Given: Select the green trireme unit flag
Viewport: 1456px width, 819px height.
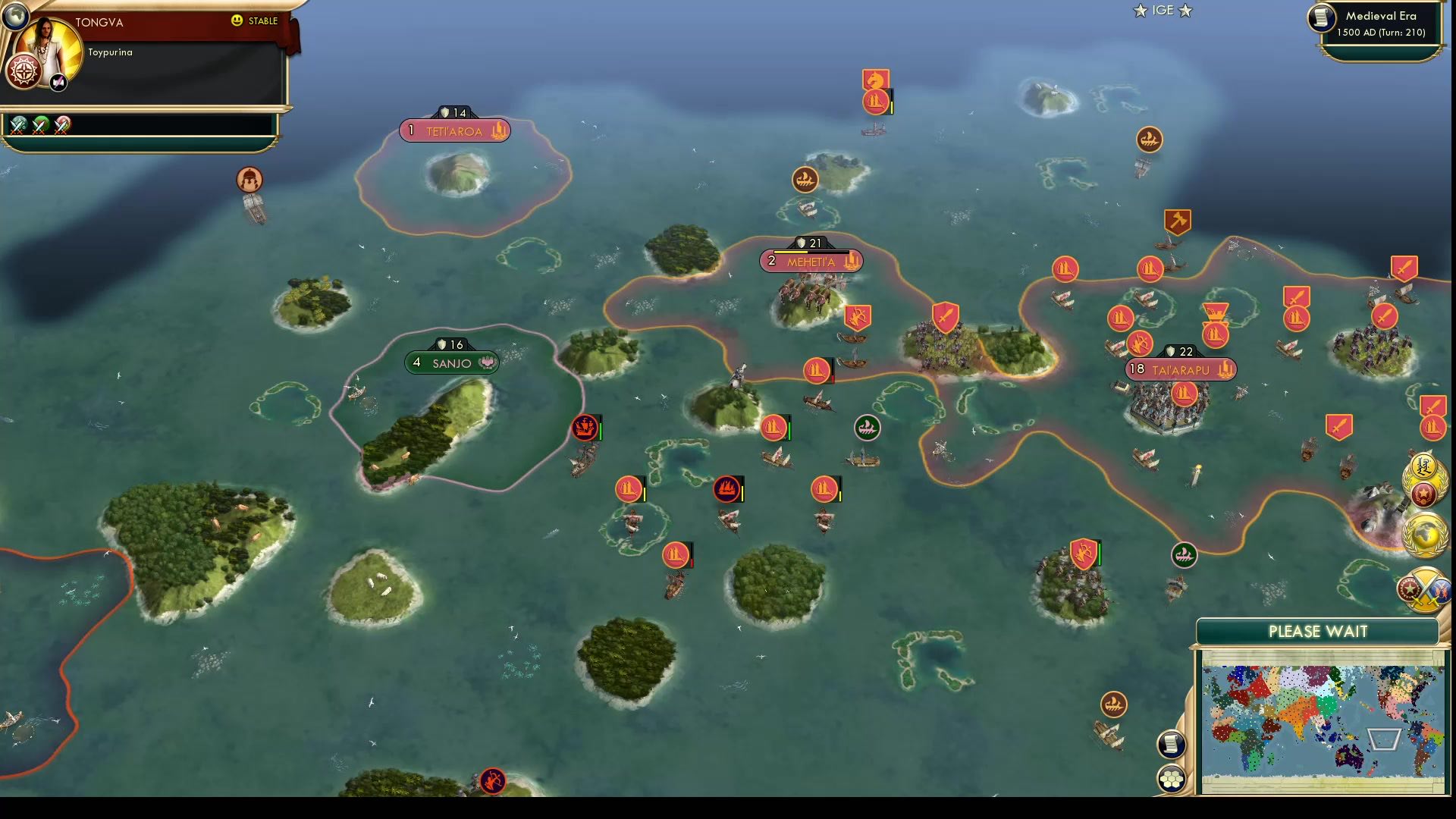Looking at the screenshot, I should 868,427.
